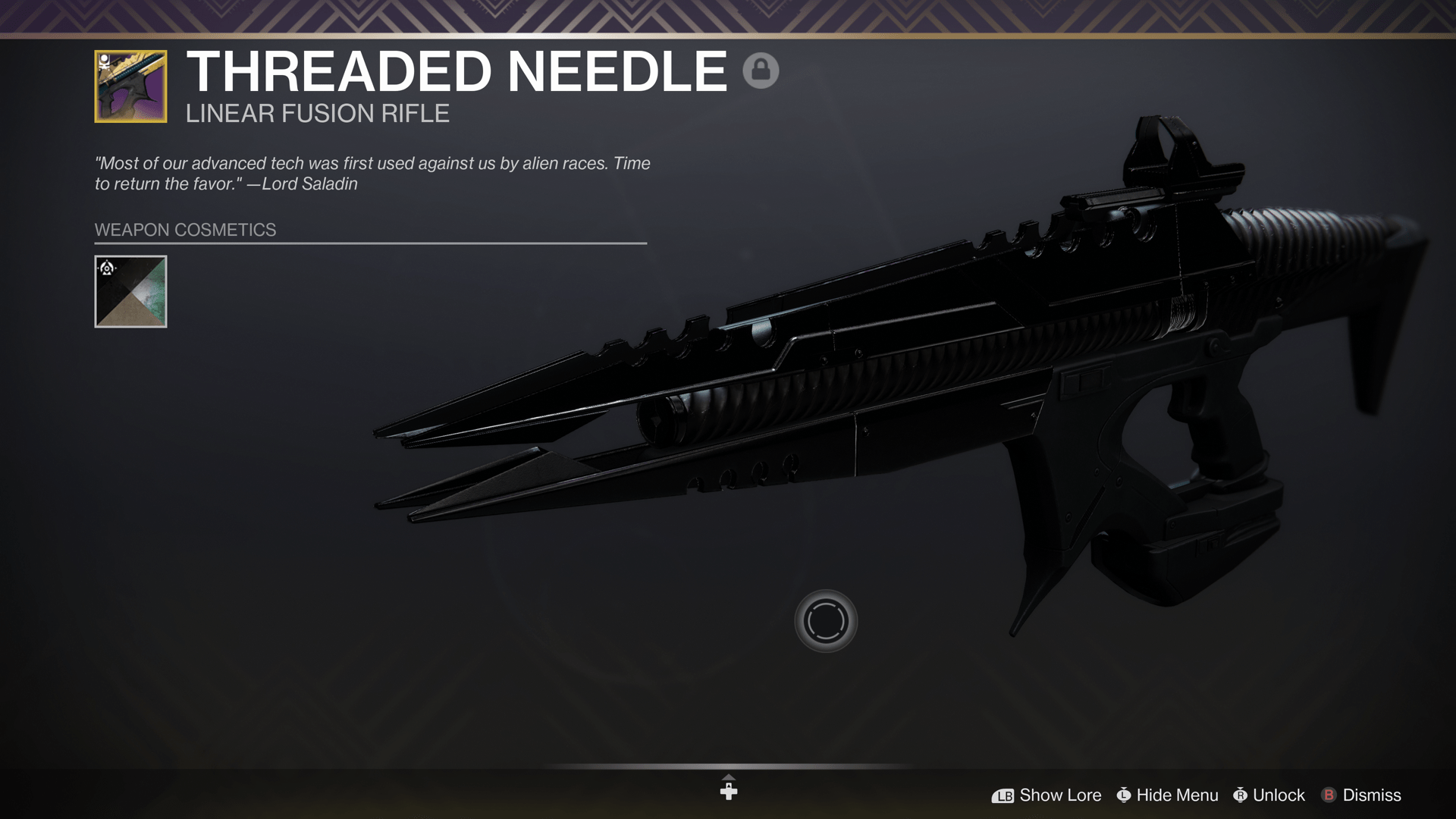Click the right stick glyph beside Unlock
The image size is (1456, 819).
(1241, 795)
